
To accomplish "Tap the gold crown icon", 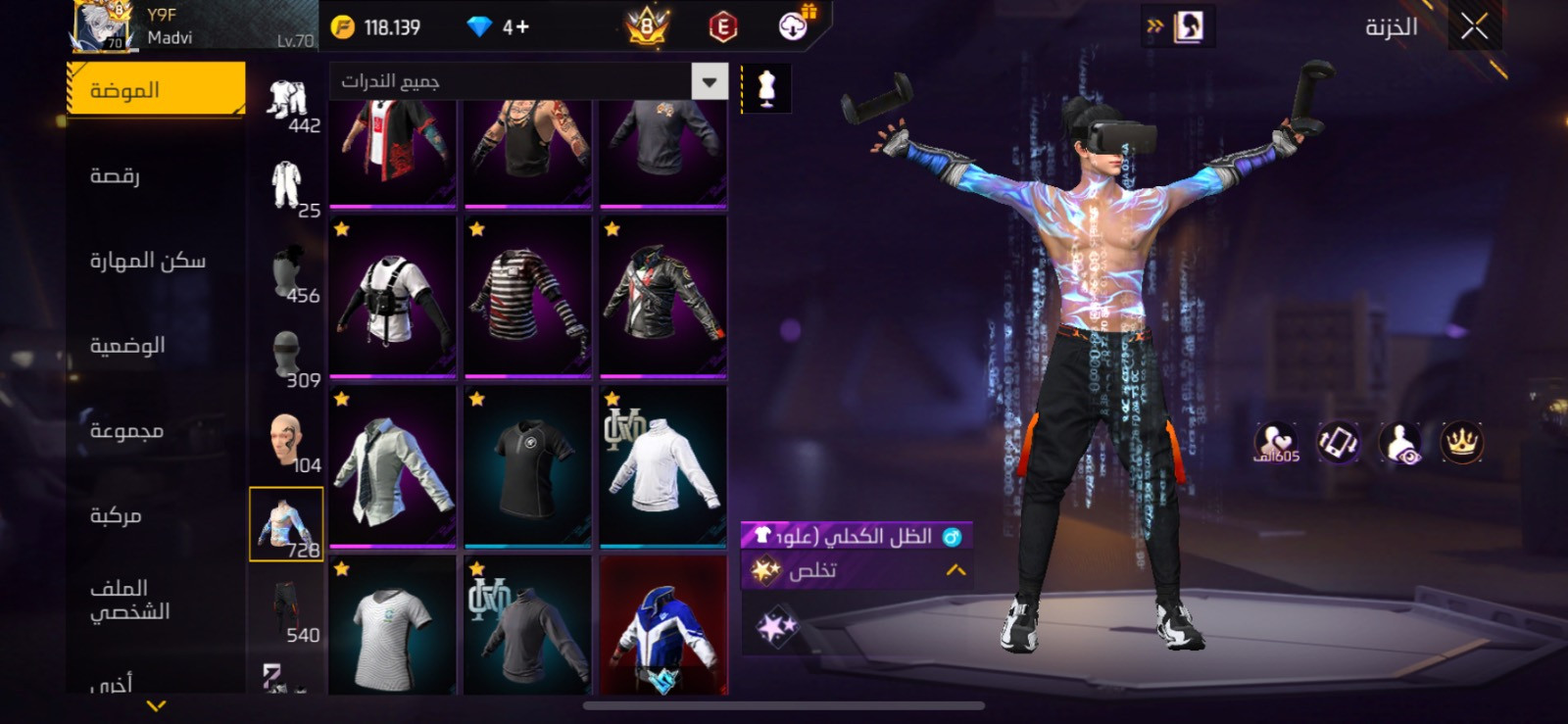I will click(x=1461, y=443).
